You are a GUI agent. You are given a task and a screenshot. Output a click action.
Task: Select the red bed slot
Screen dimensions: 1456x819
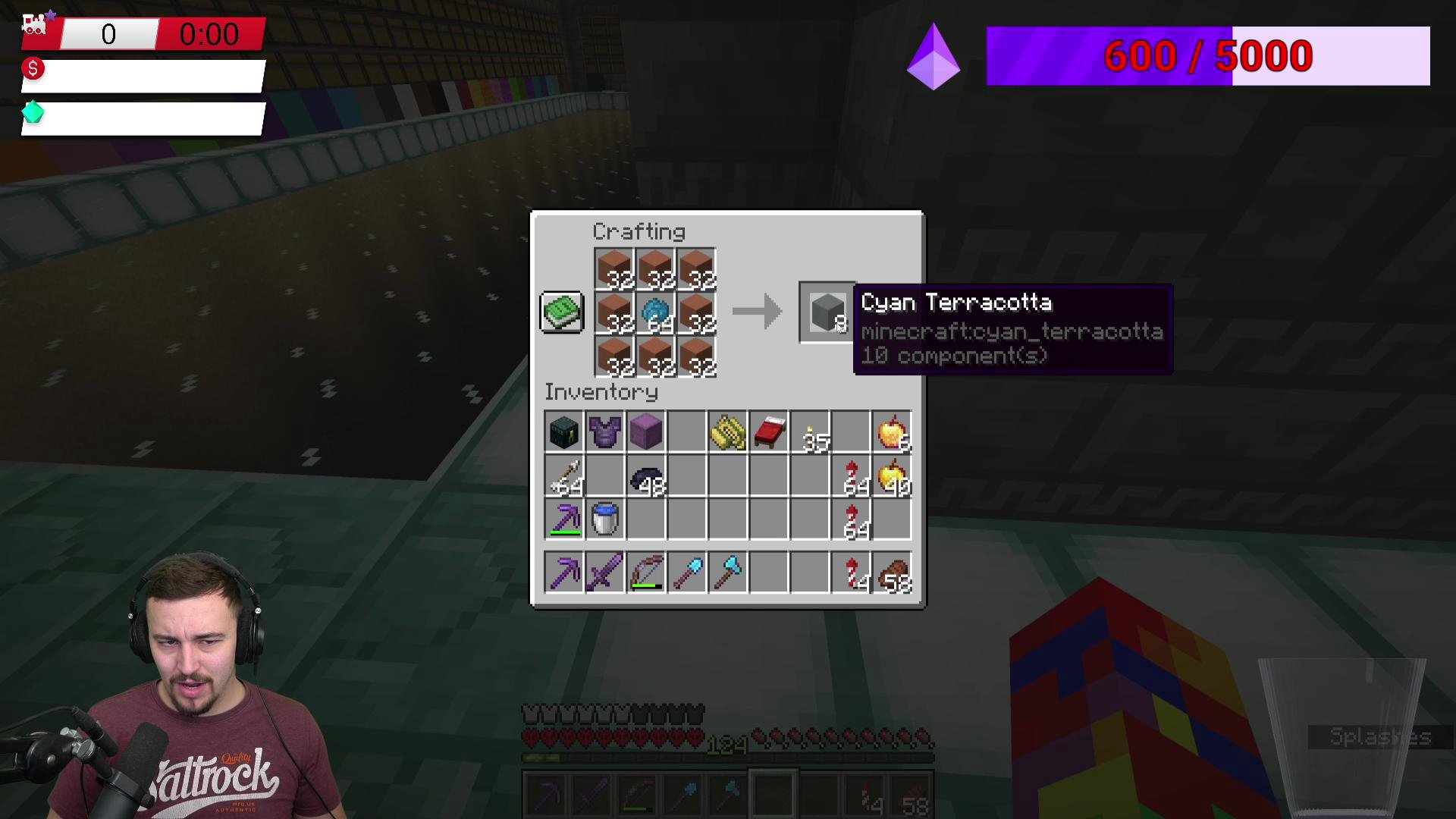tap(769, 432)
